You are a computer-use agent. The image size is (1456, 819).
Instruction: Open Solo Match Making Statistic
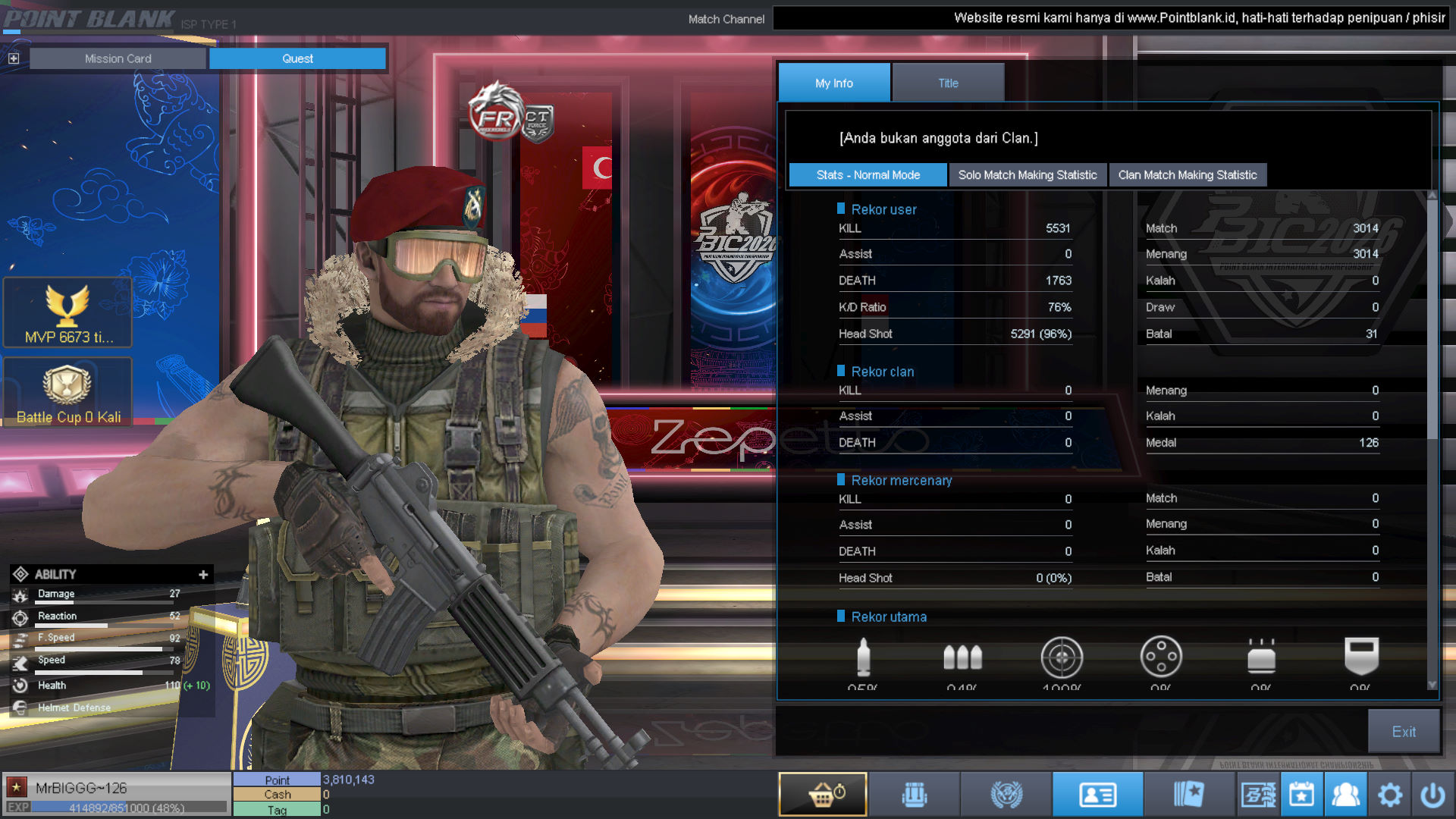1027,175
